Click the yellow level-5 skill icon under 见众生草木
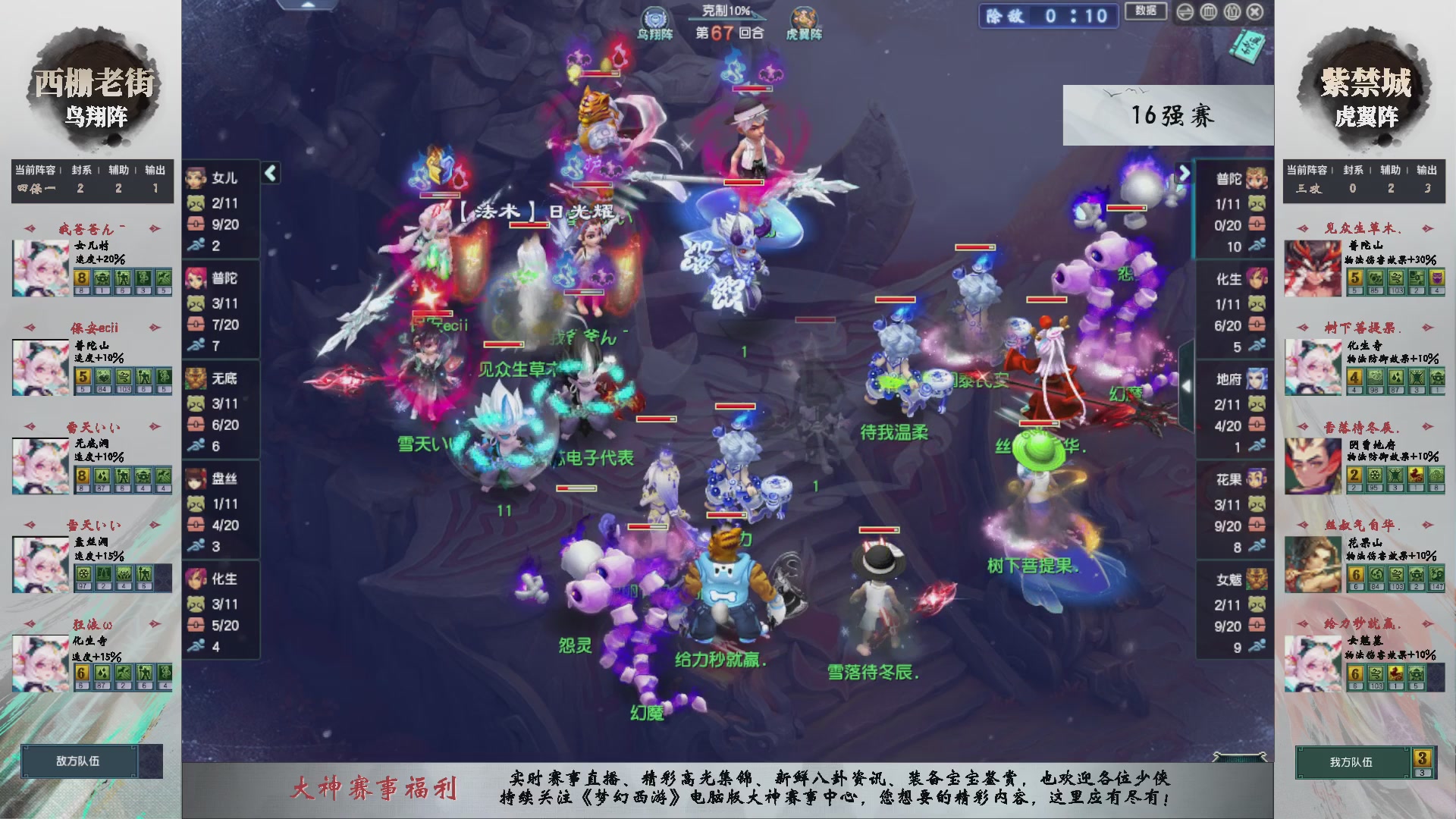Screen dimensions: 1456x819 1356,279
